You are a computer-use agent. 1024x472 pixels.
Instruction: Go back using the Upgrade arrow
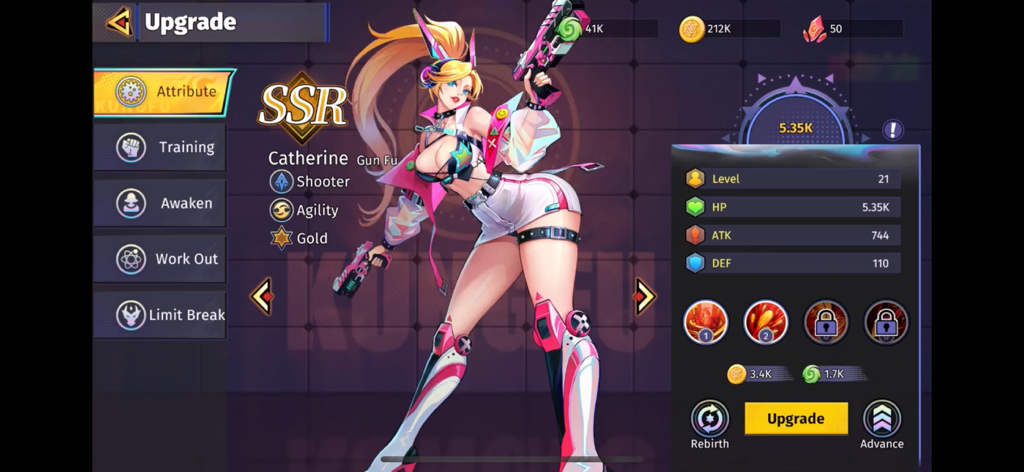(x=119, y=21)
